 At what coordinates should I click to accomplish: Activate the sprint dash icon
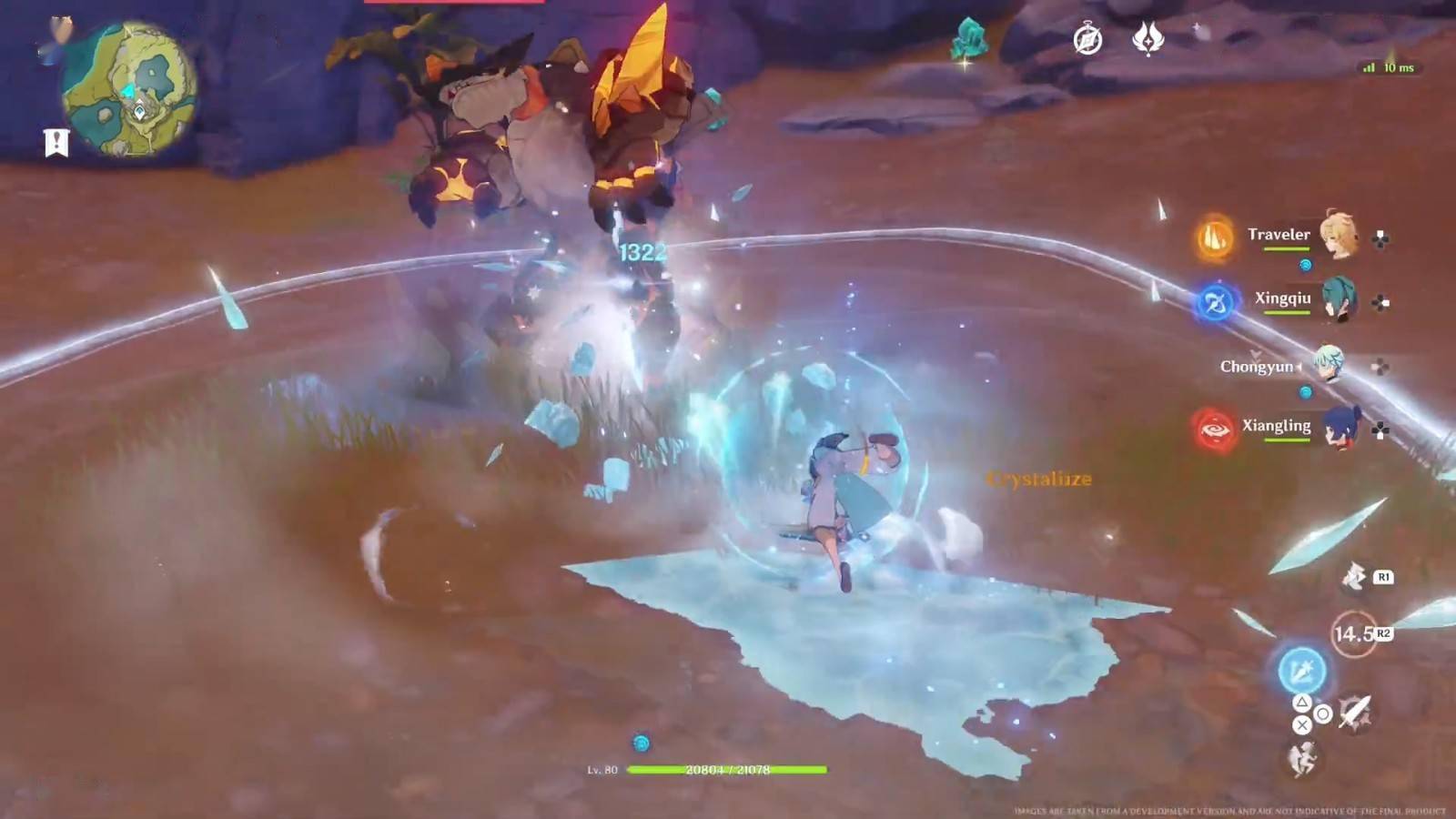[x=1354, y=576]
